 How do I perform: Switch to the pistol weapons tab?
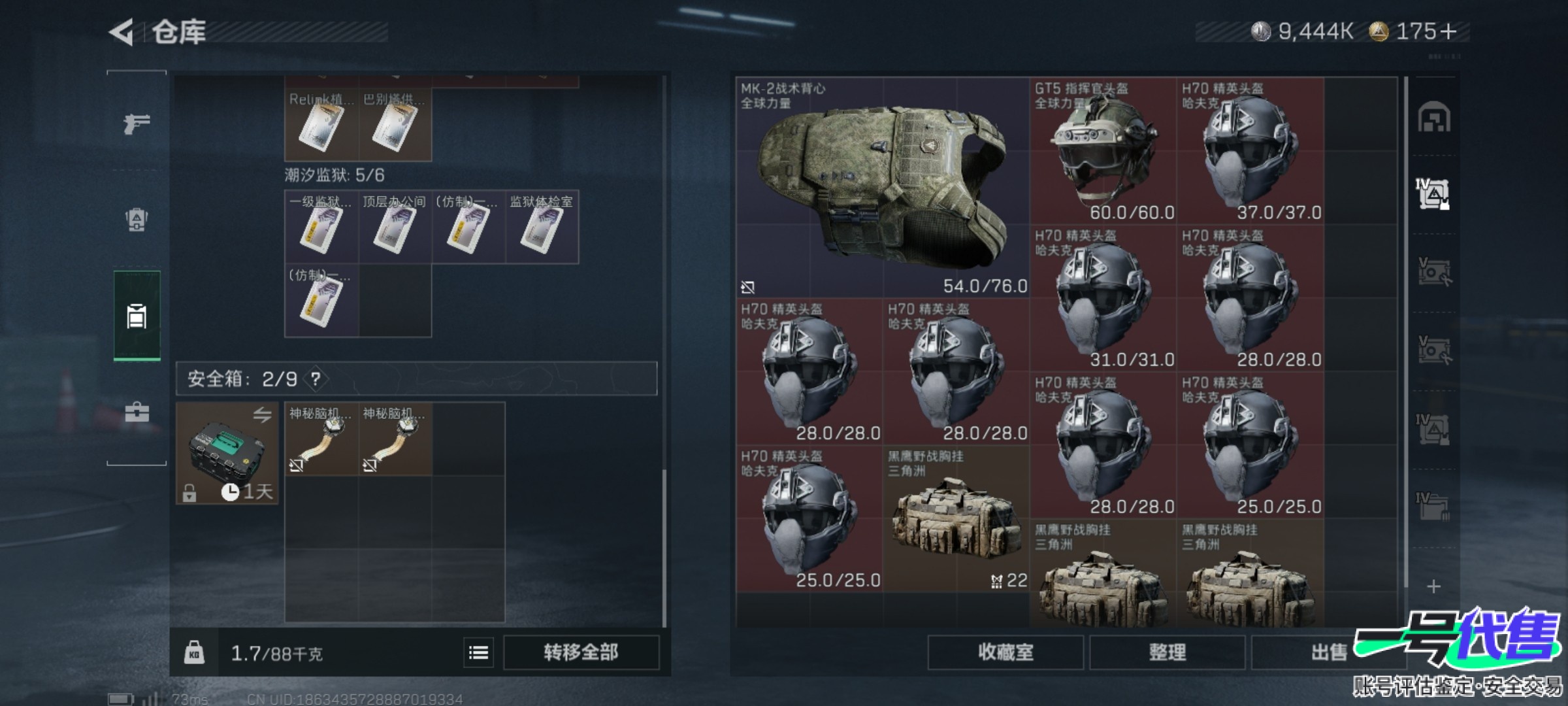pyautogui.click(x=137, y=123)
